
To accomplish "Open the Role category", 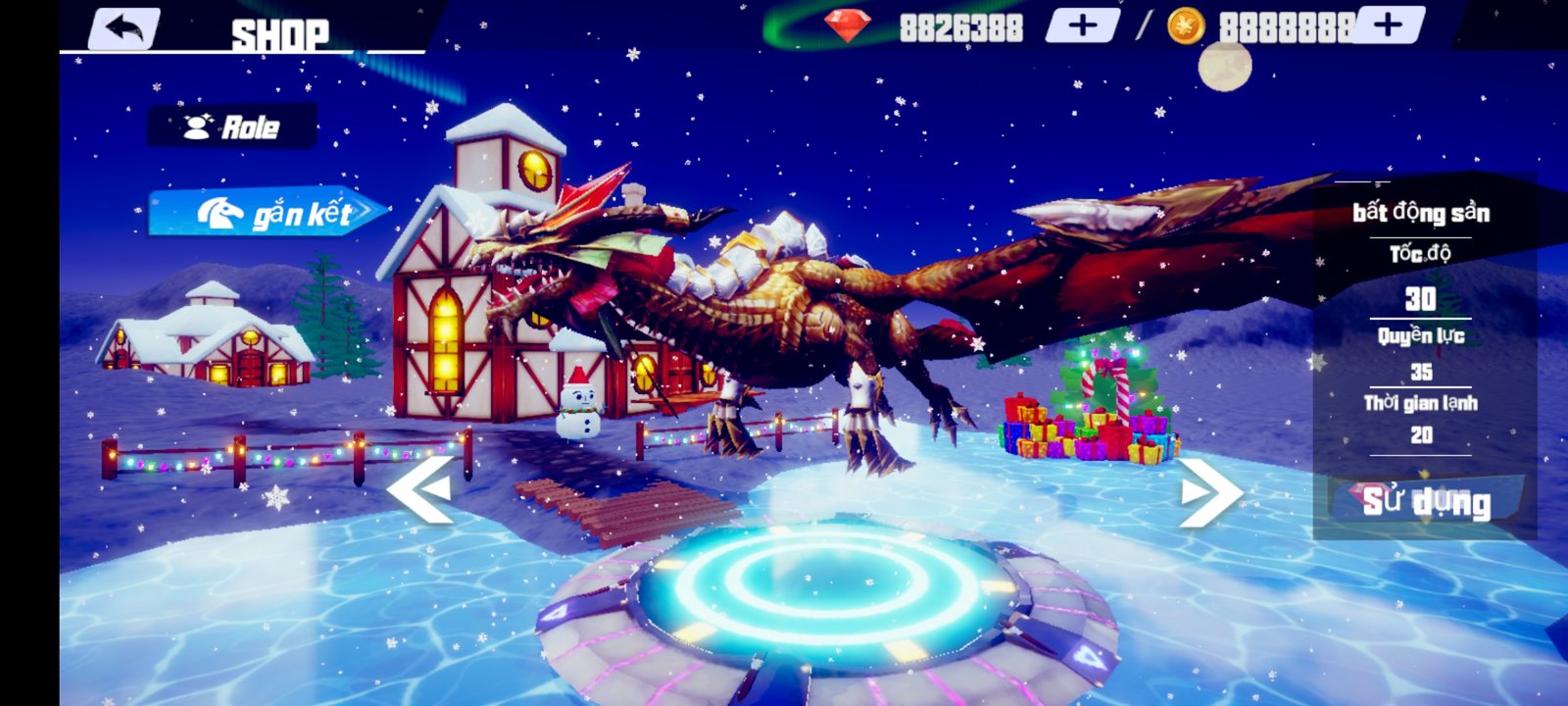I will coord(232,126).
